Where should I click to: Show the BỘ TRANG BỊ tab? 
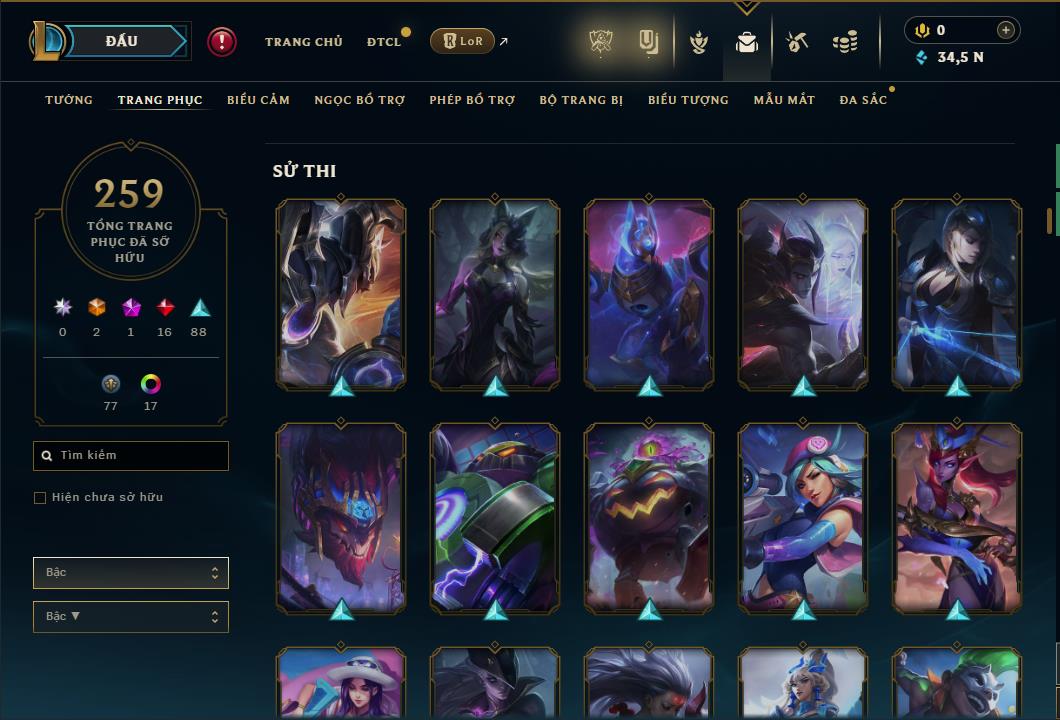(581, 100)
